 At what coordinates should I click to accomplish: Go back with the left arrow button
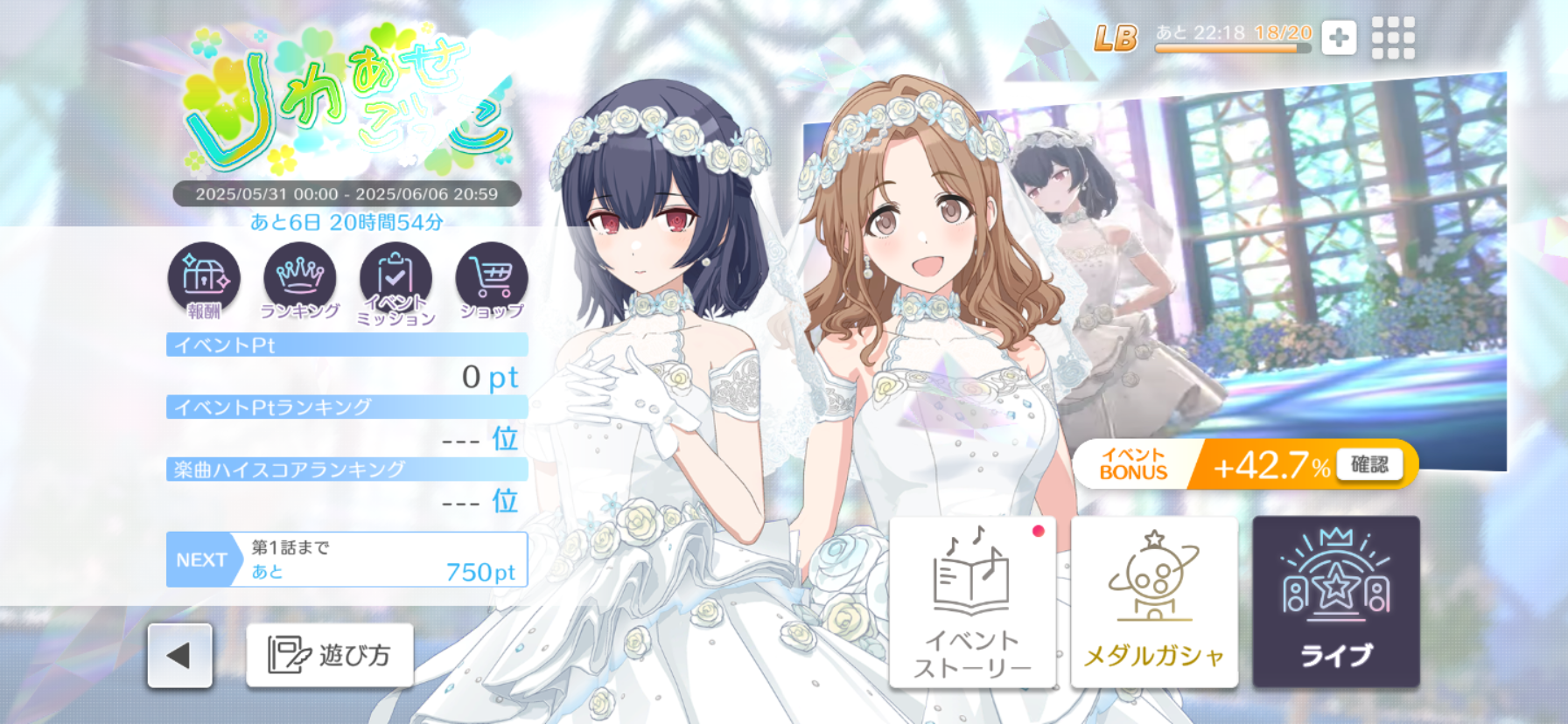(x=179, y=656)
